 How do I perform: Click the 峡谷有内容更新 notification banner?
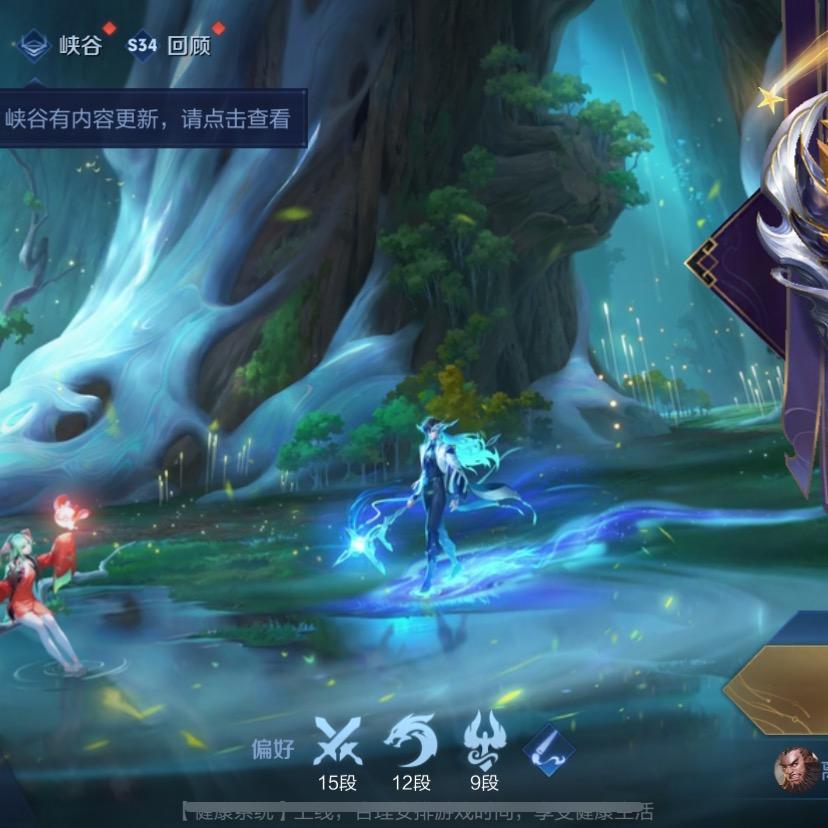[148, 120]
